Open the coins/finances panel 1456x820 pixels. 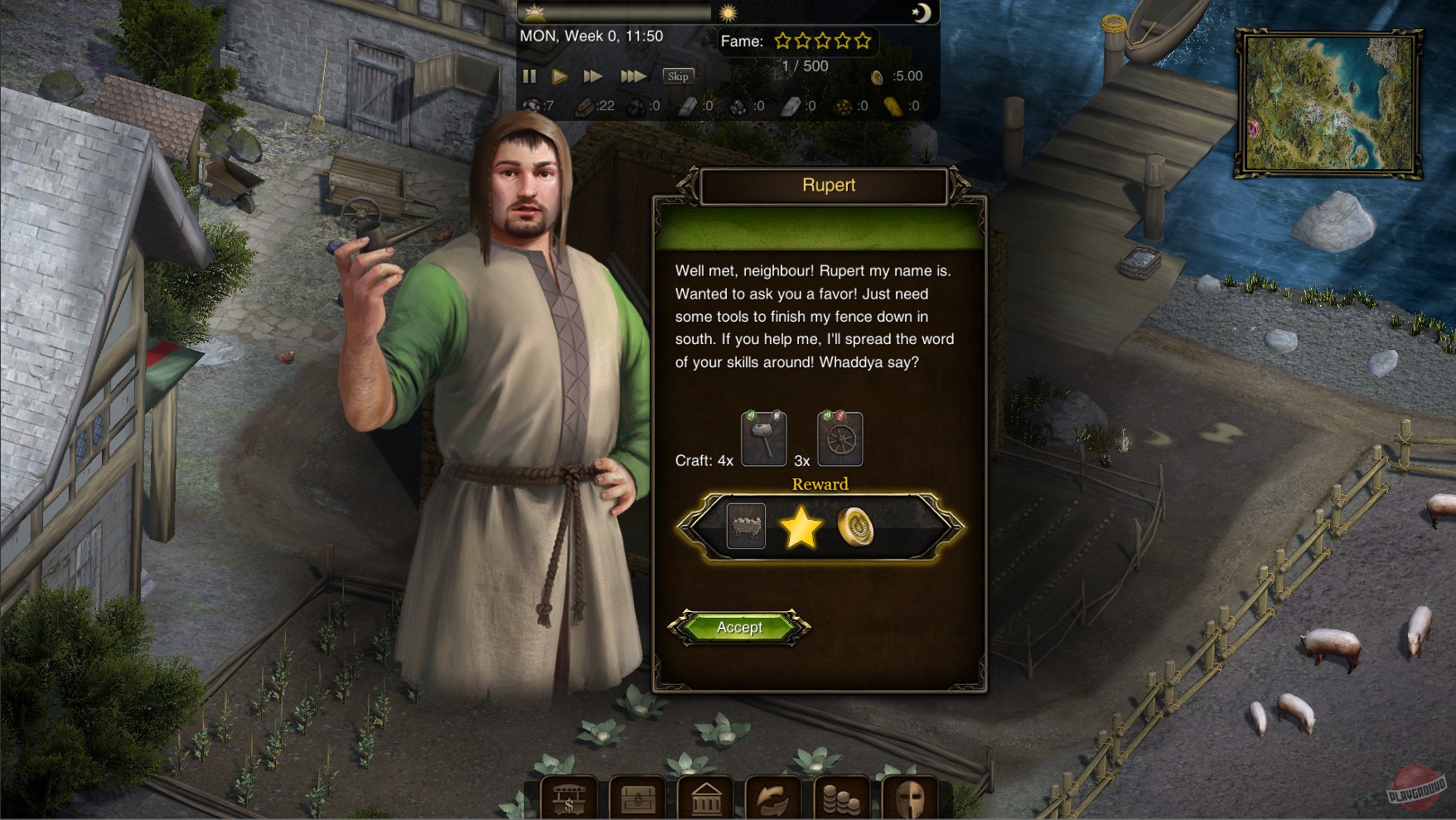point(844,798)
